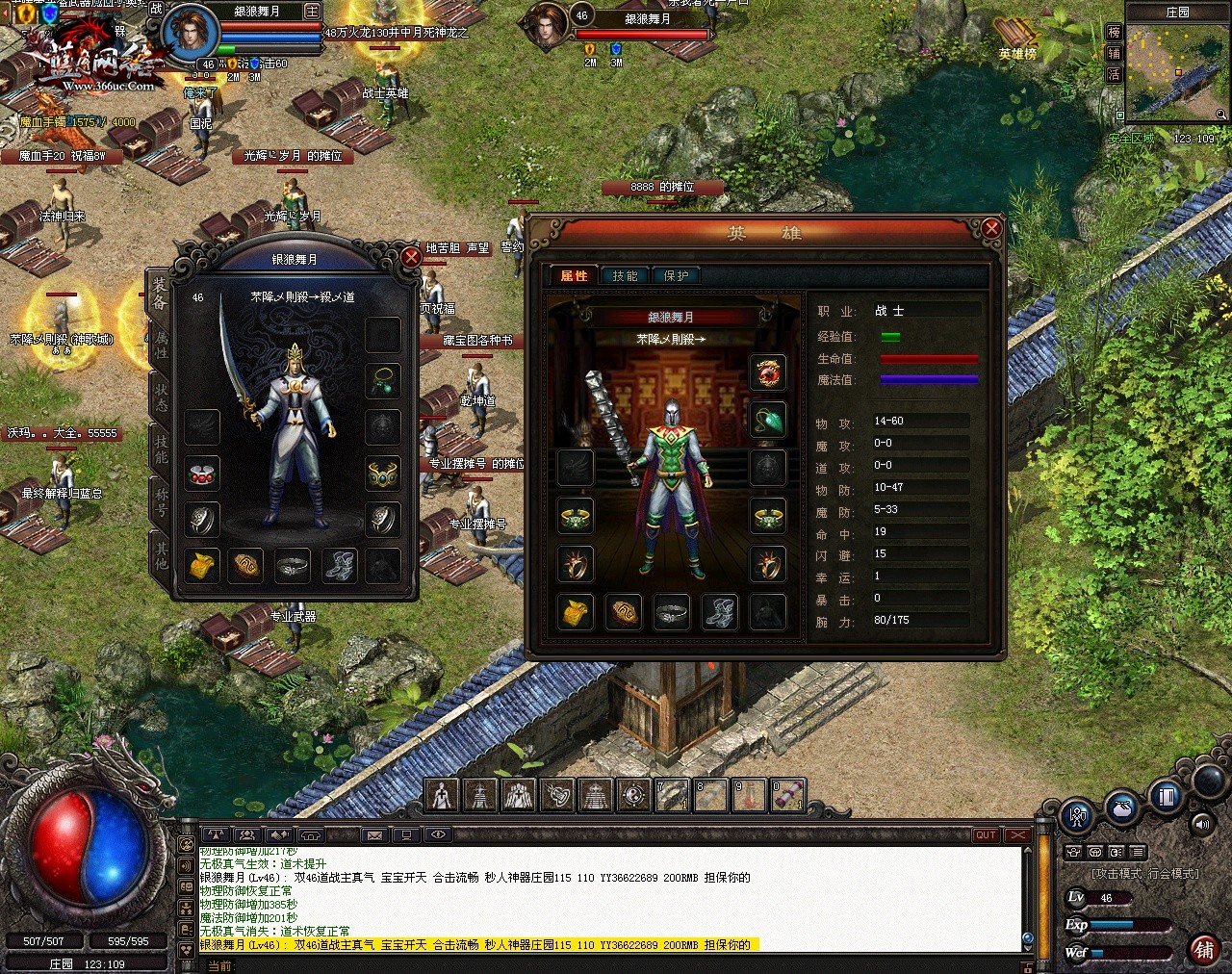This screenshot has width=1232, height=974.
Task: Toggle the sound speaker button
Action: click(1201, 824)
